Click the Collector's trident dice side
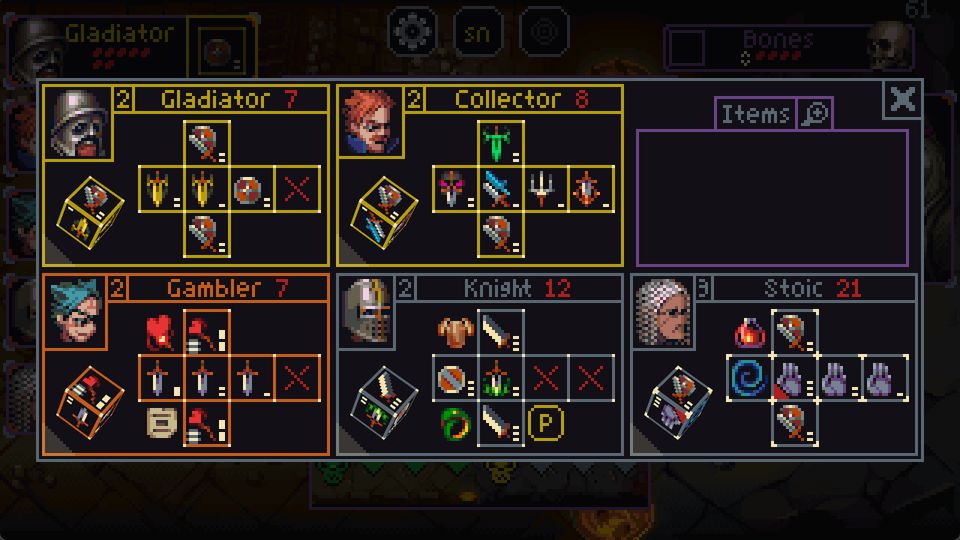This screenshot has height=540, width=960. click(541, 188)
